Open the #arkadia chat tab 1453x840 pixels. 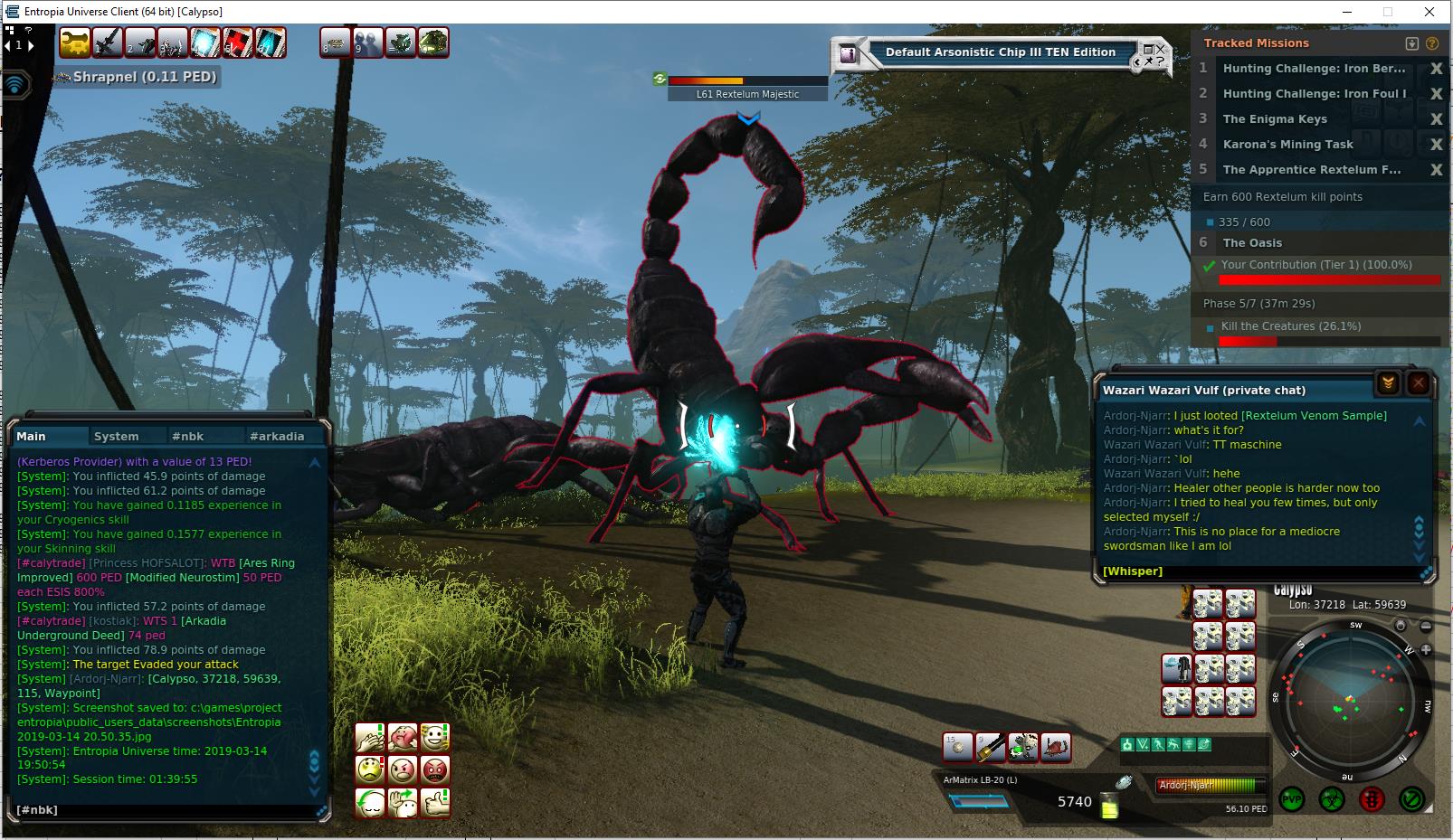(x=277, y=436)
